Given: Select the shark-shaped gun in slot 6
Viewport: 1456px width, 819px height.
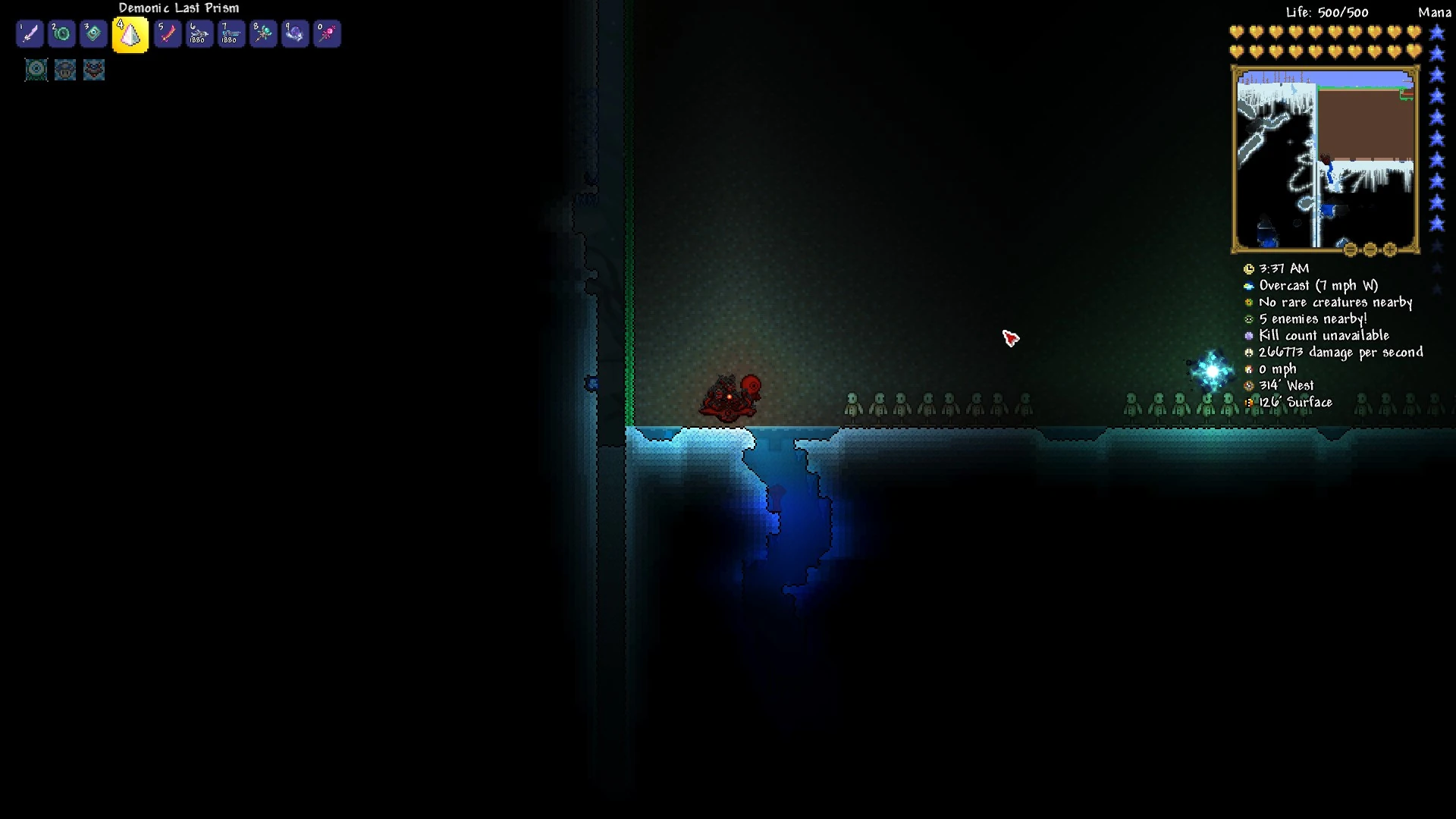Looking at the screenshot, I should [x=199, y=34].
